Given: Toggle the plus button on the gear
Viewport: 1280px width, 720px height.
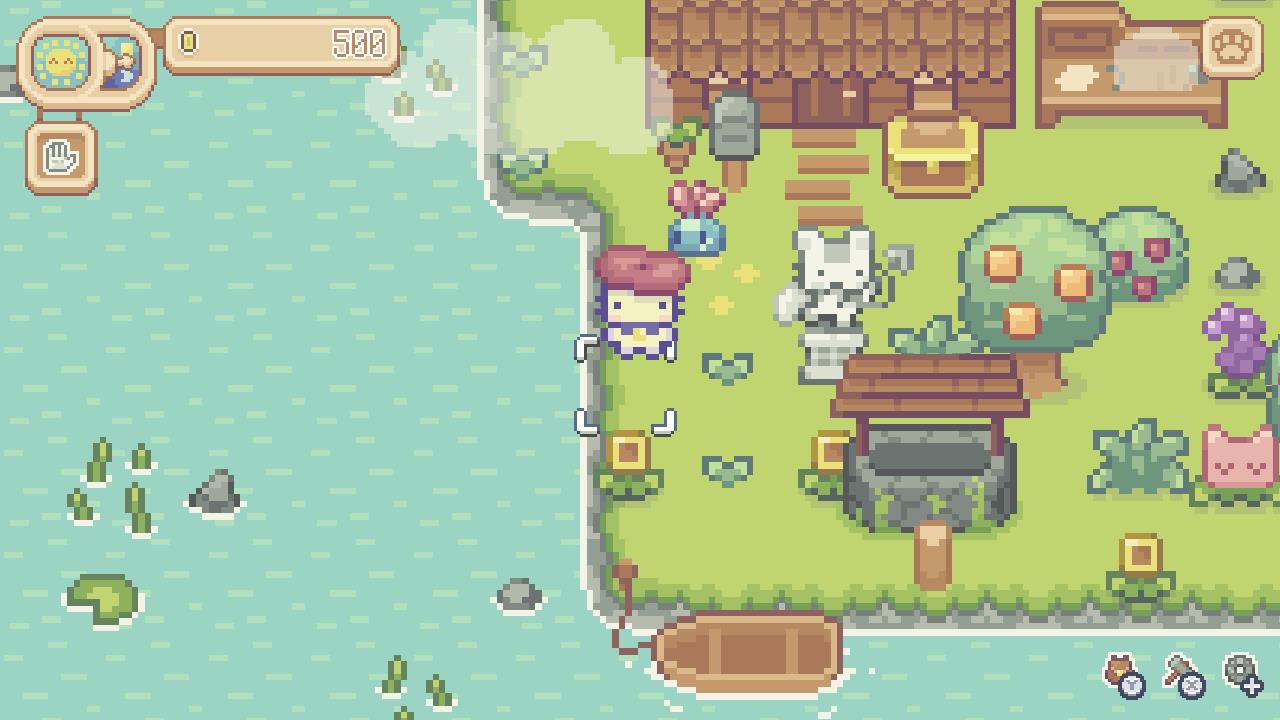Looking at the screenshot, I should (x=1253, y=687).
